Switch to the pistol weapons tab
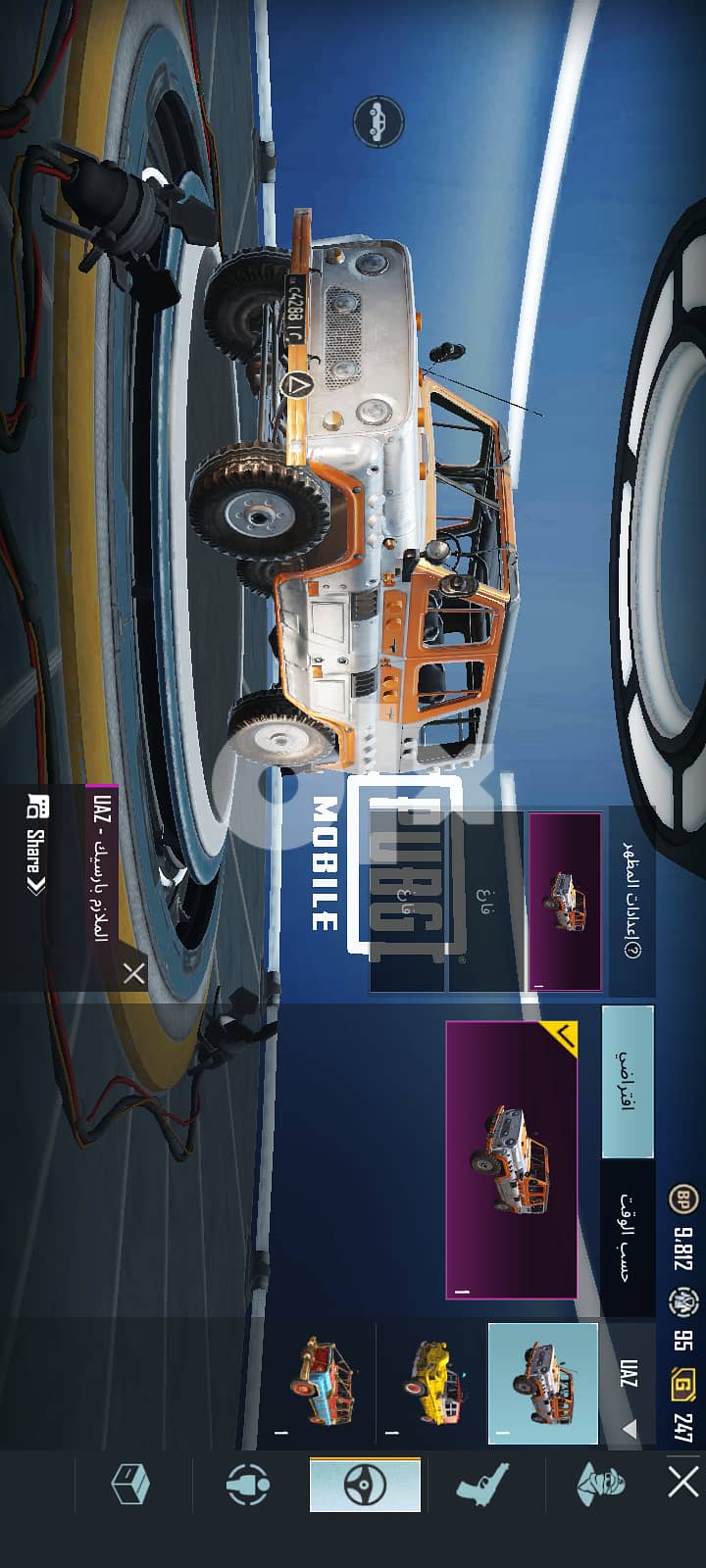706x1568 pixels. (483, 1485)
